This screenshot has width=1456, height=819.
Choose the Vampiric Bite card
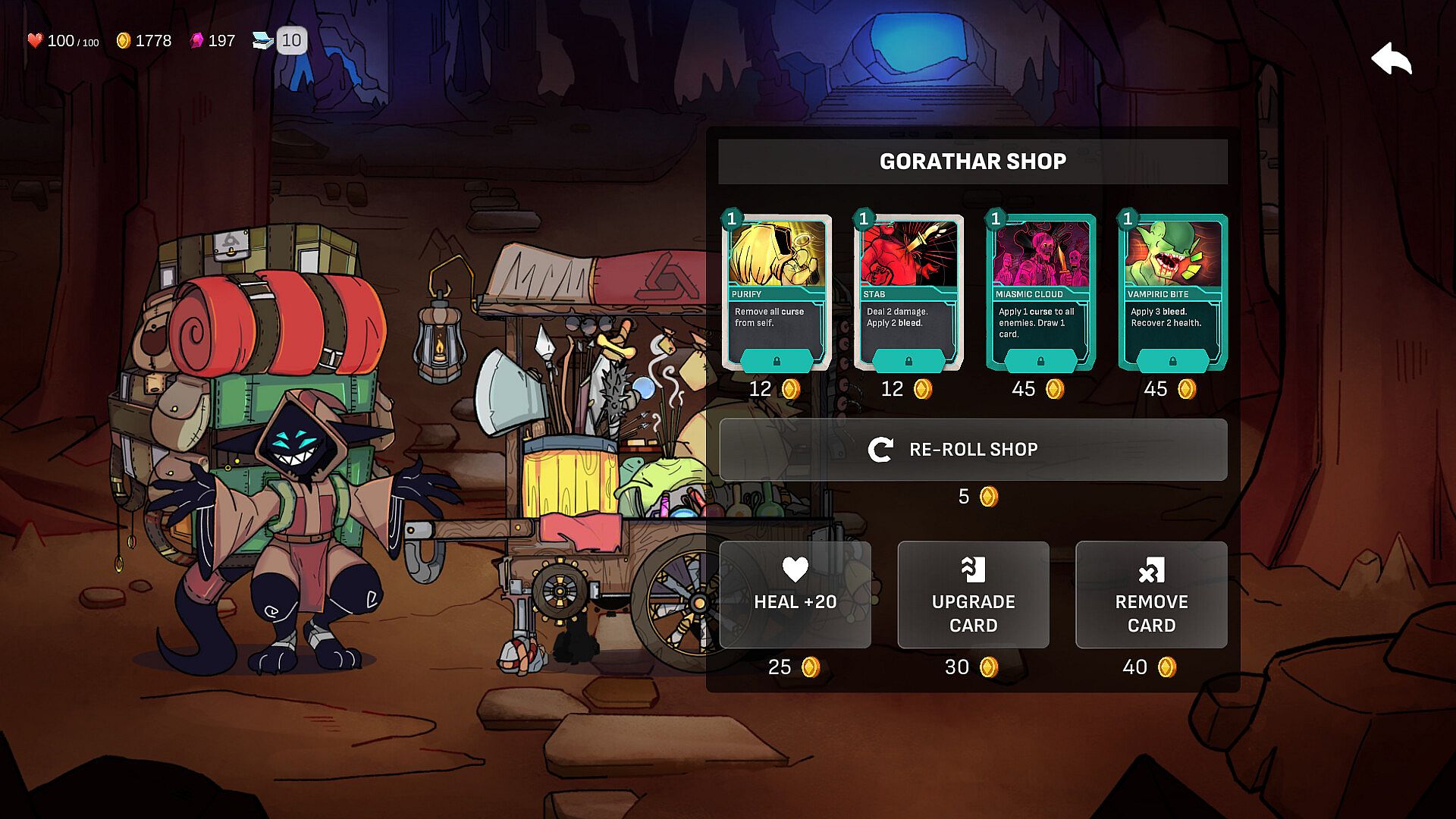[1172, 292]
